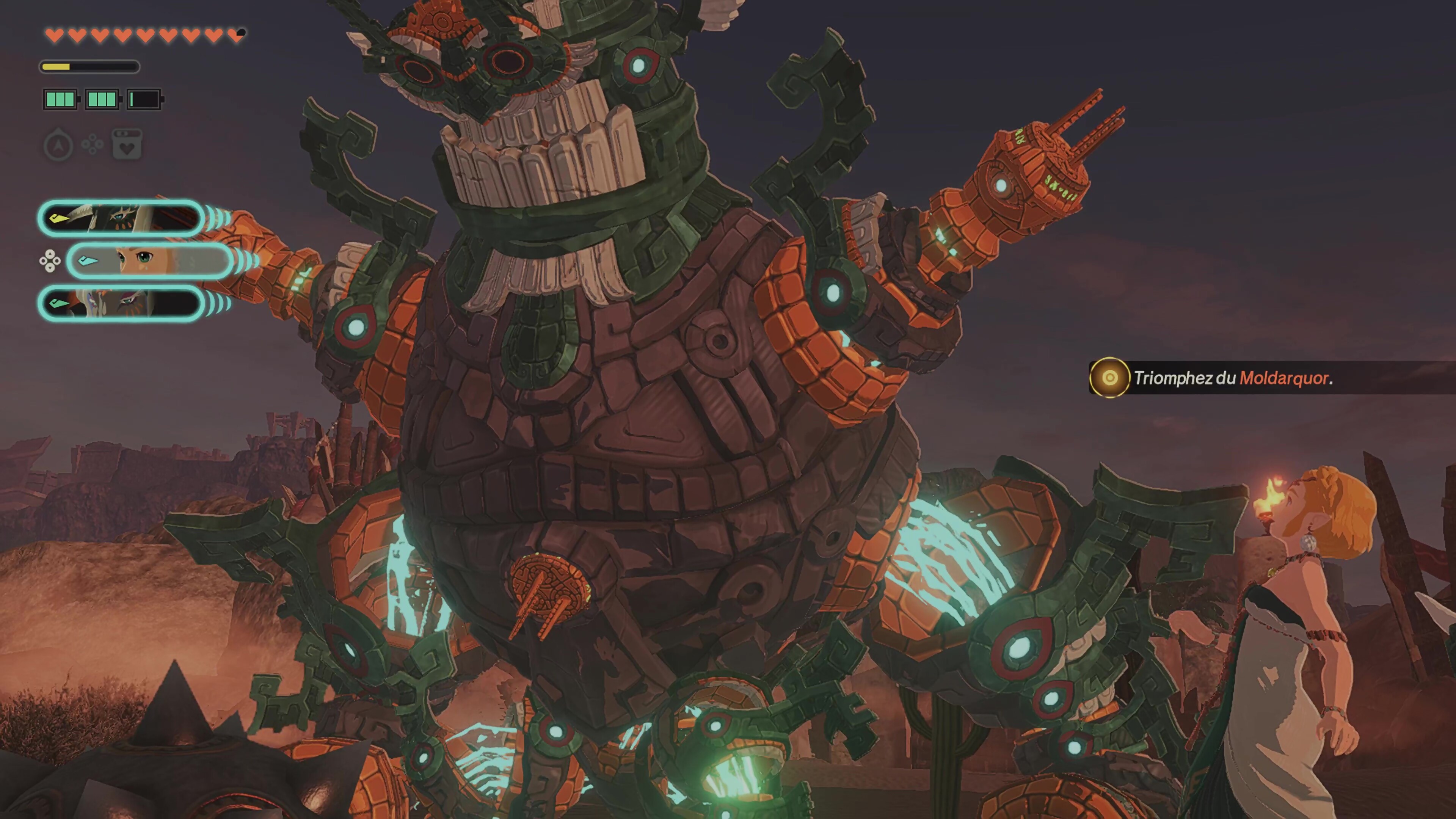Switch to the Rauru character portrait
1456x819 pixels.
[x=121, y=218]
